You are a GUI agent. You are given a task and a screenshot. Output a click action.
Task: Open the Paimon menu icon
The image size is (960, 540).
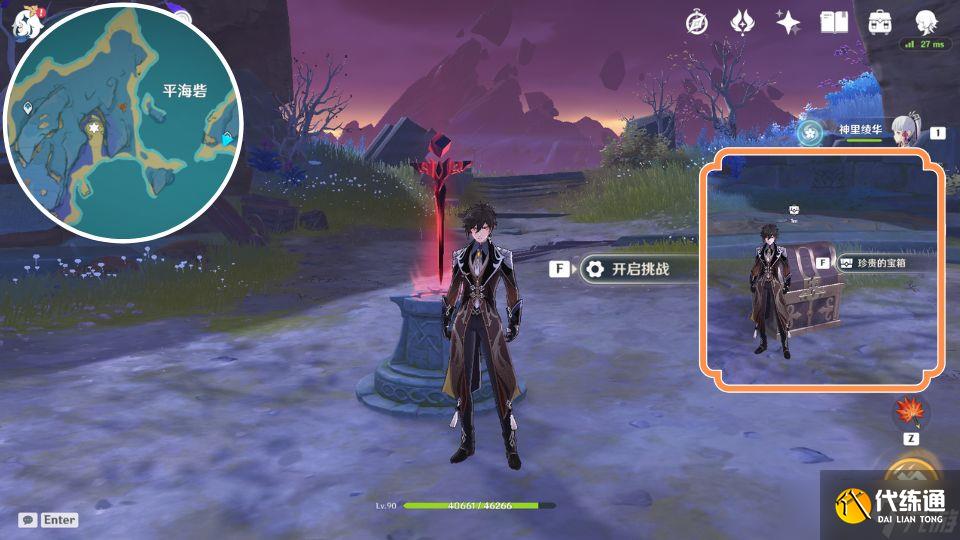[24, 22]
